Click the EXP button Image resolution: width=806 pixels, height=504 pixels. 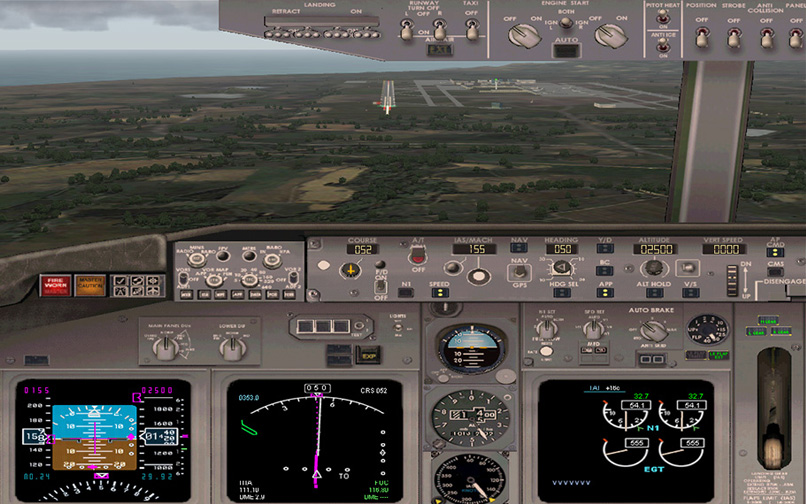[x=367, y=354]
